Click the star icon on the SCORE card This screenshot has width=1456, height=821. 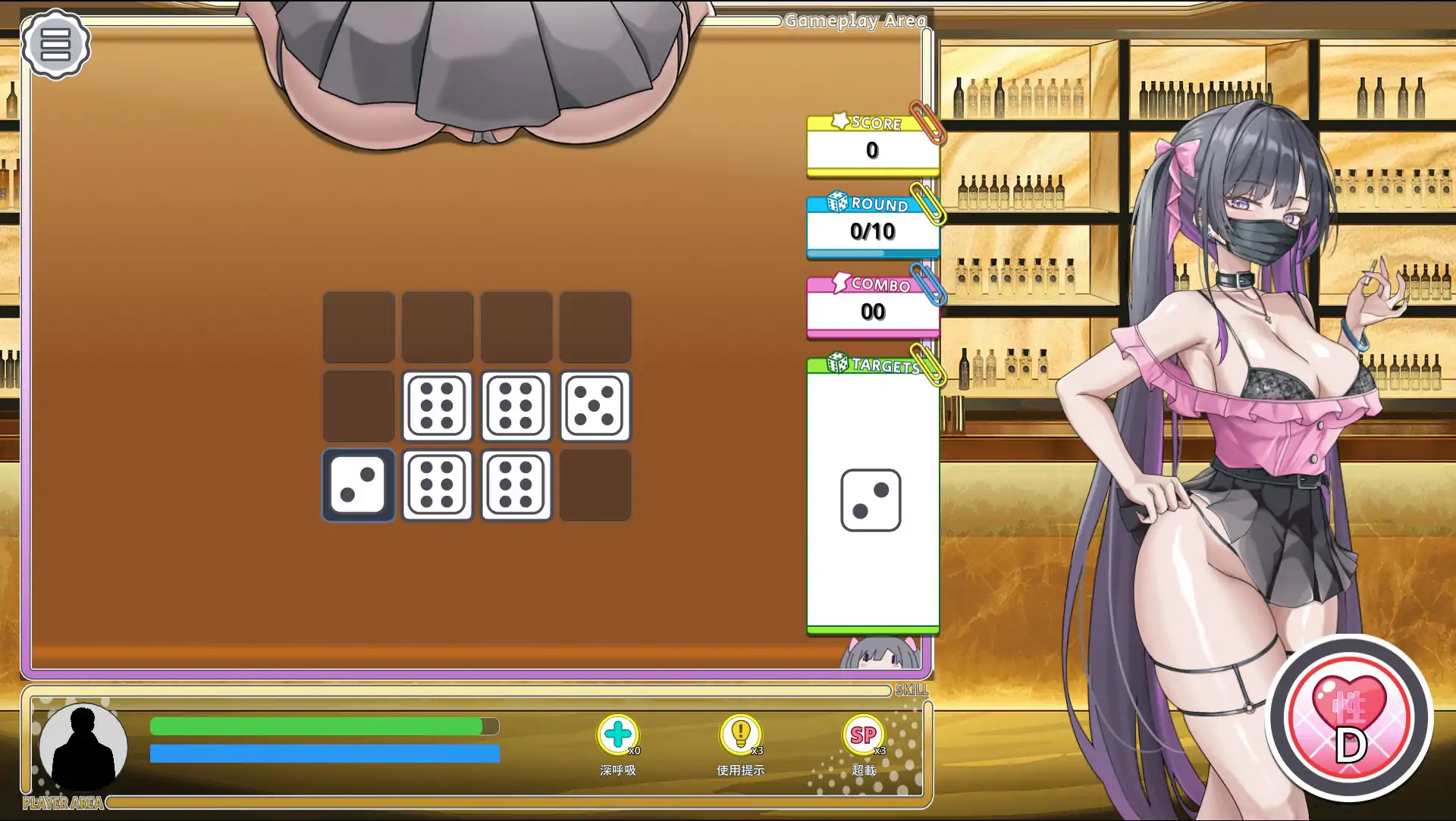coord(839,121)
